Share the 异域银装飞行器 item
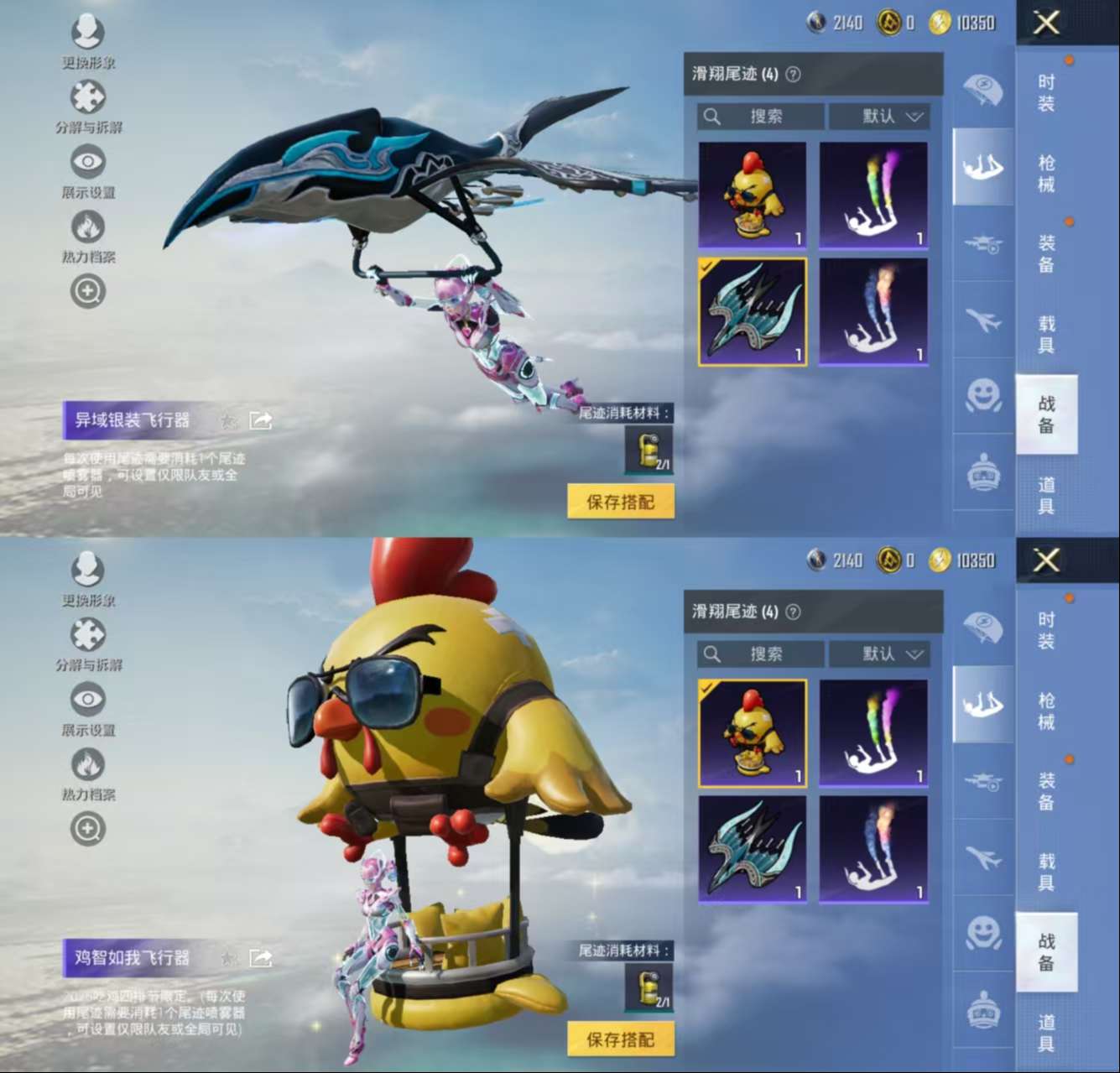The width and height of the screenshot is (1120, 1073). (x=261, y=420)
